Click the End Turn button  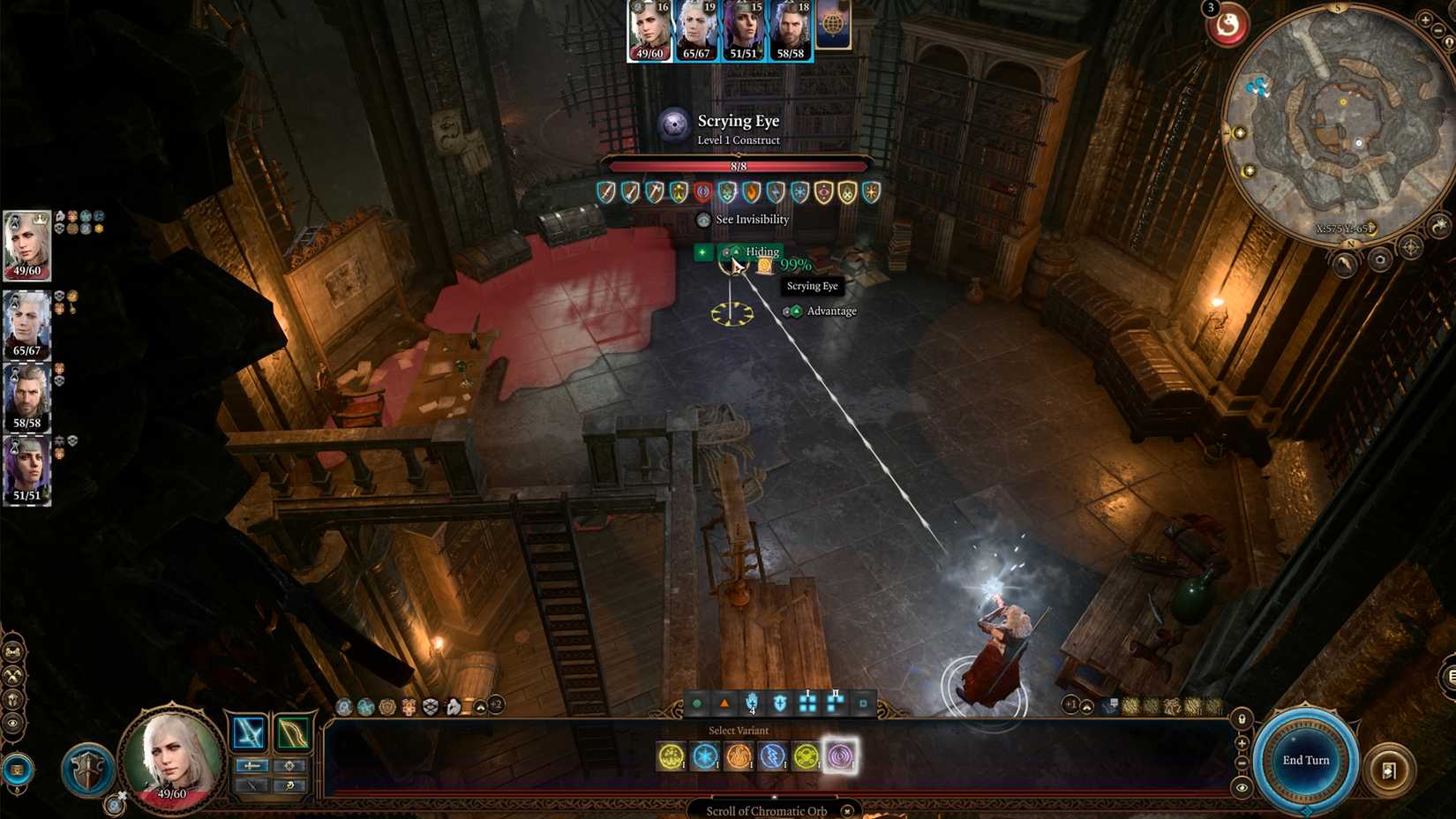(x=1304, y=759)
